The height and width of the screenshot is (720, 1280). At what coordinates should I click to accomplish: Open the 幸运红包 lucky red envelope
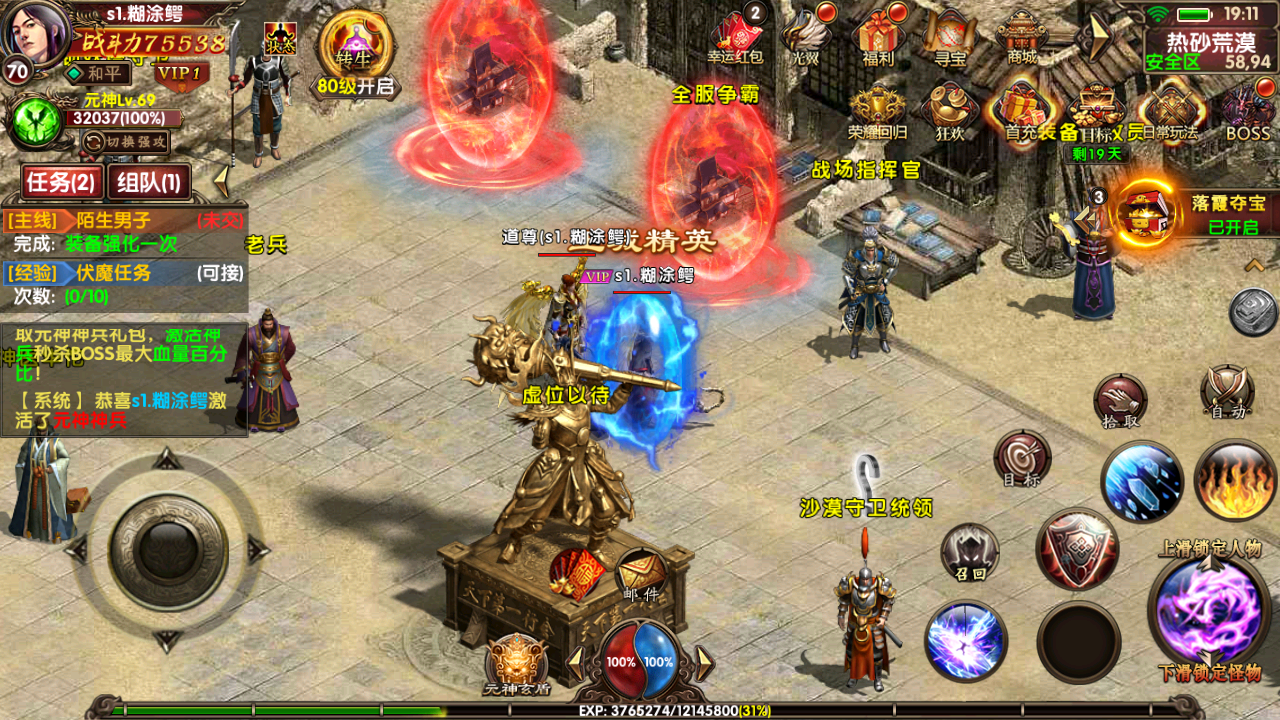(x=736, y=36)
